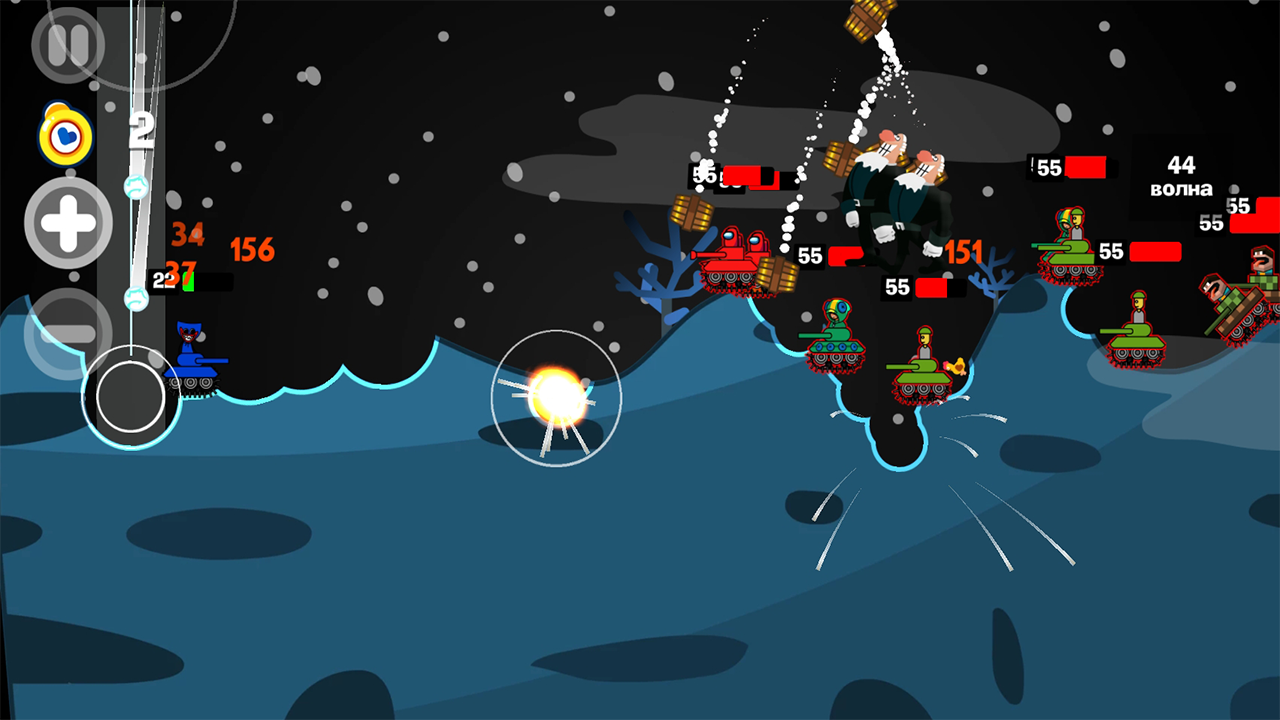Tap the plus button to zoom in
The height and width of the screenshot is (720, 1280).
[67, 223]
